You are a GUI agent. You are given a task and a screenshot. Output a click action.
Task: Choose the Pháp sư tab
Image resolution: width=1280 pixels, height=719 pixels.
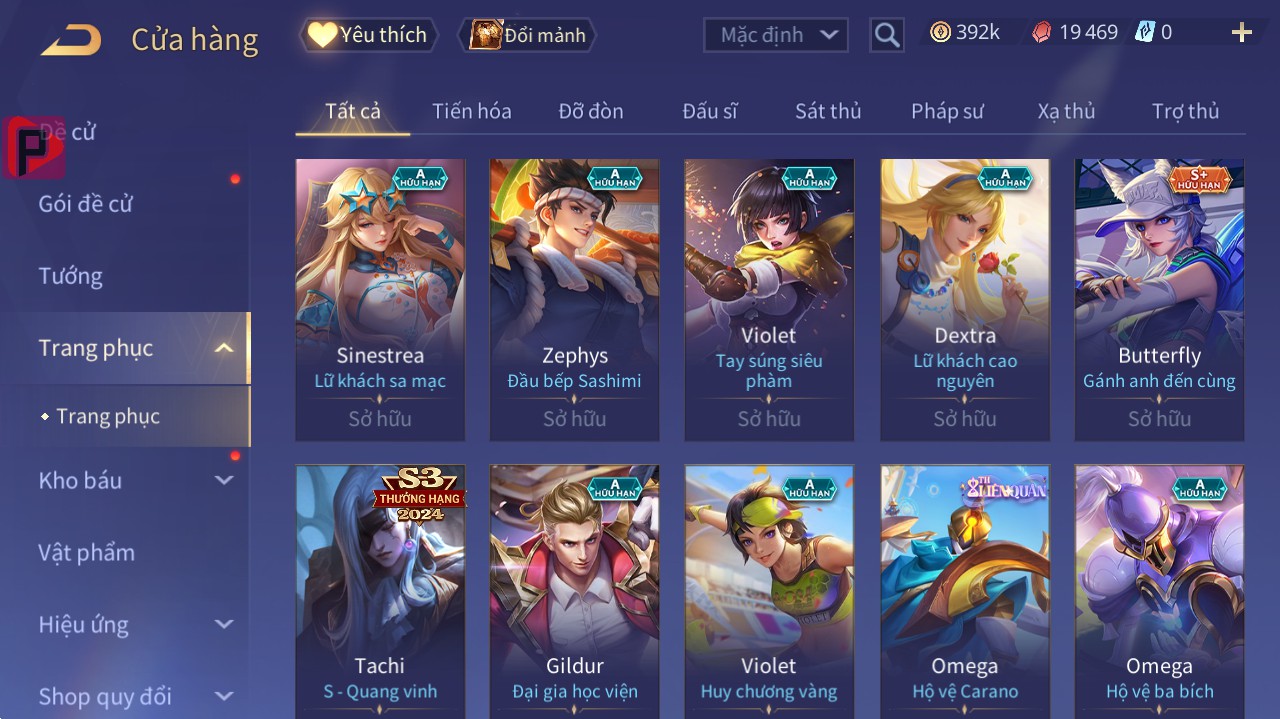[947, 111]
